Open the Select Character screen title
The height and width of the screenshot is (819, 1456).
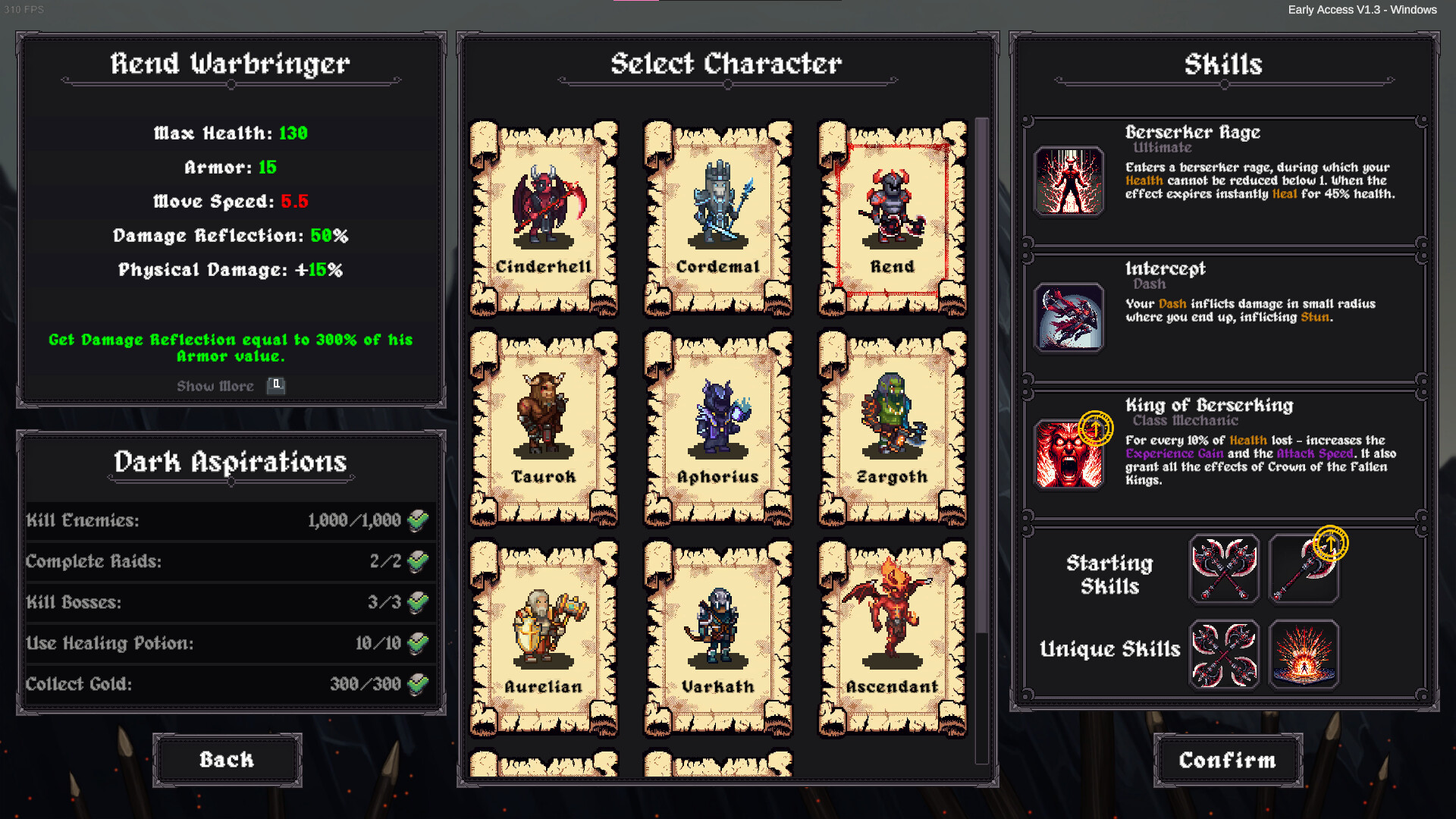(726, 64)
